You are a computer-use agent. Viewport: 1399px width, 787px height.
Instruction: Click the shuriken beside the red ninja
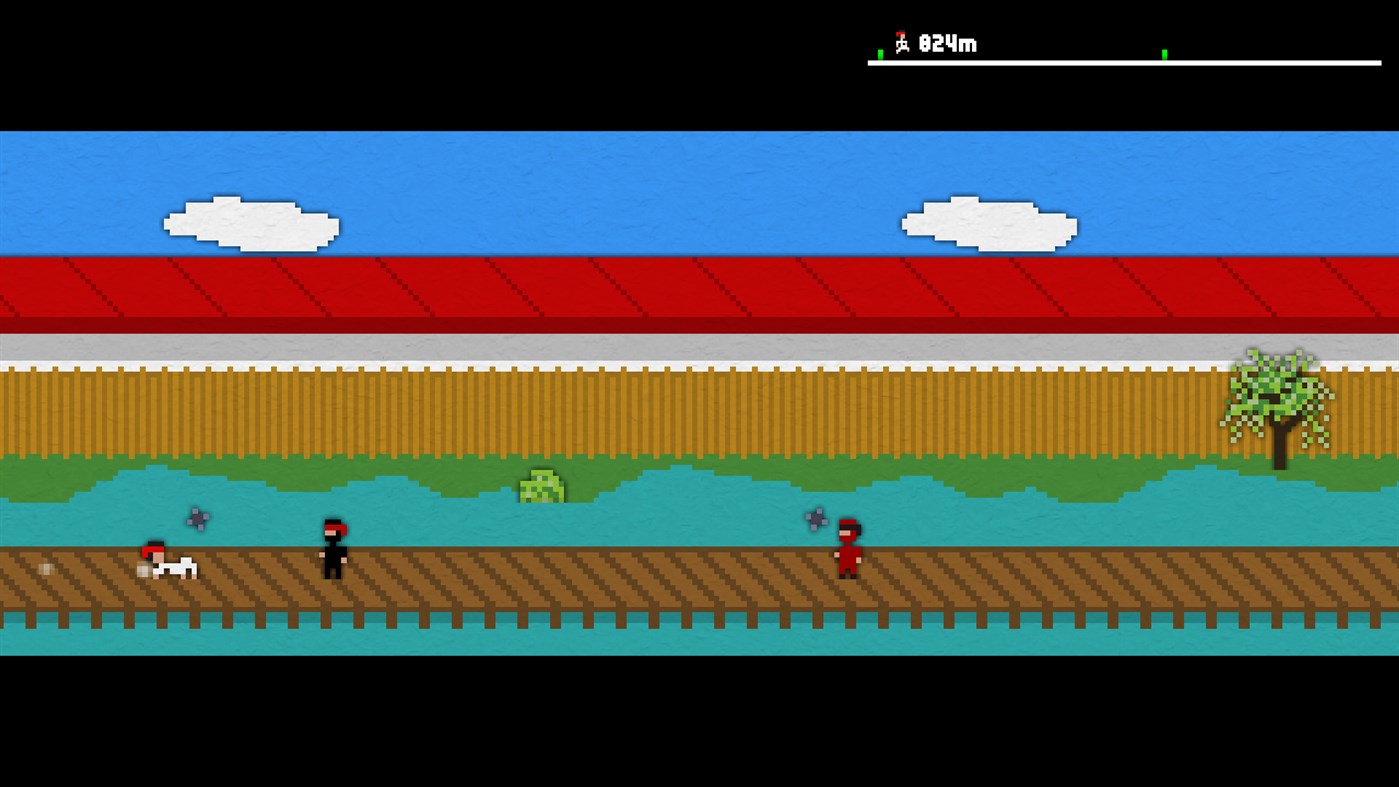pos(814,518)
